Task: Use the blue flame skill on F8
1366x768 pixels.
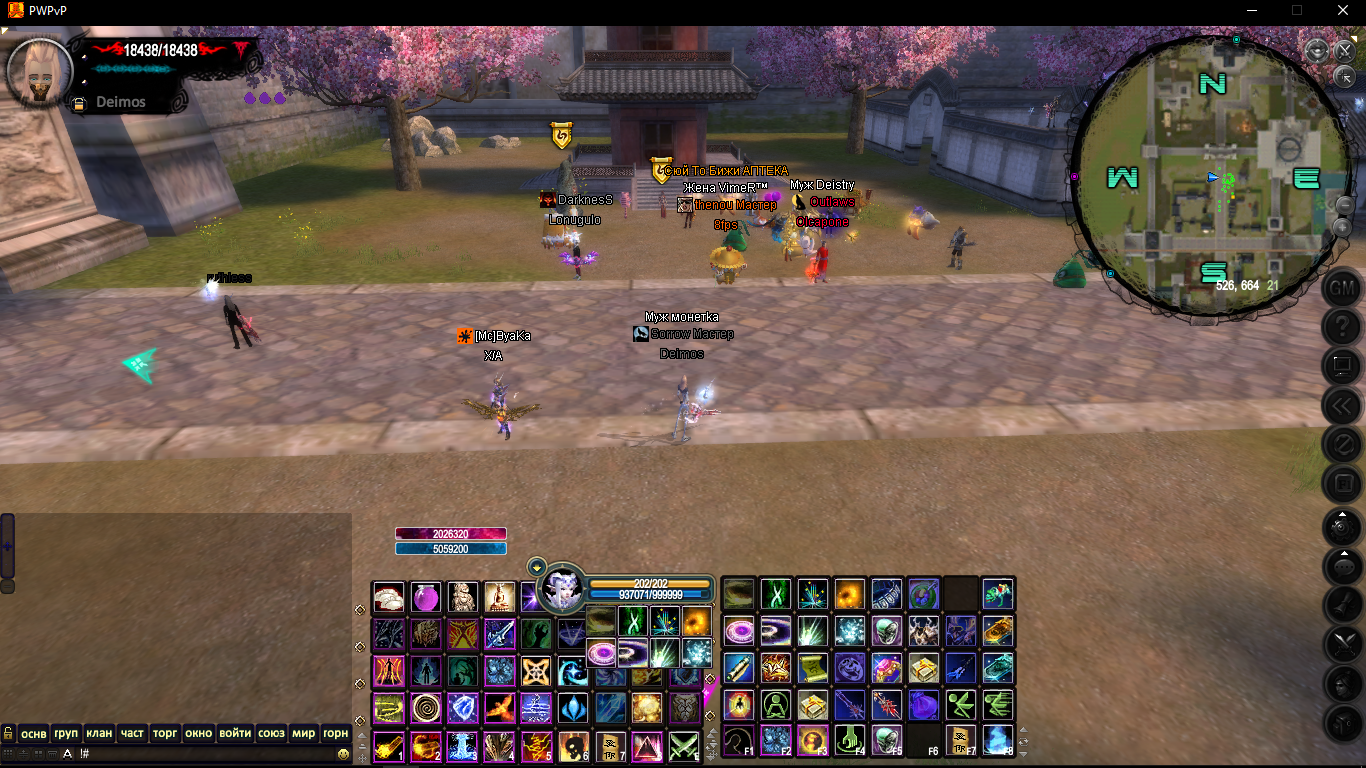Action: [x=997, y=740]
